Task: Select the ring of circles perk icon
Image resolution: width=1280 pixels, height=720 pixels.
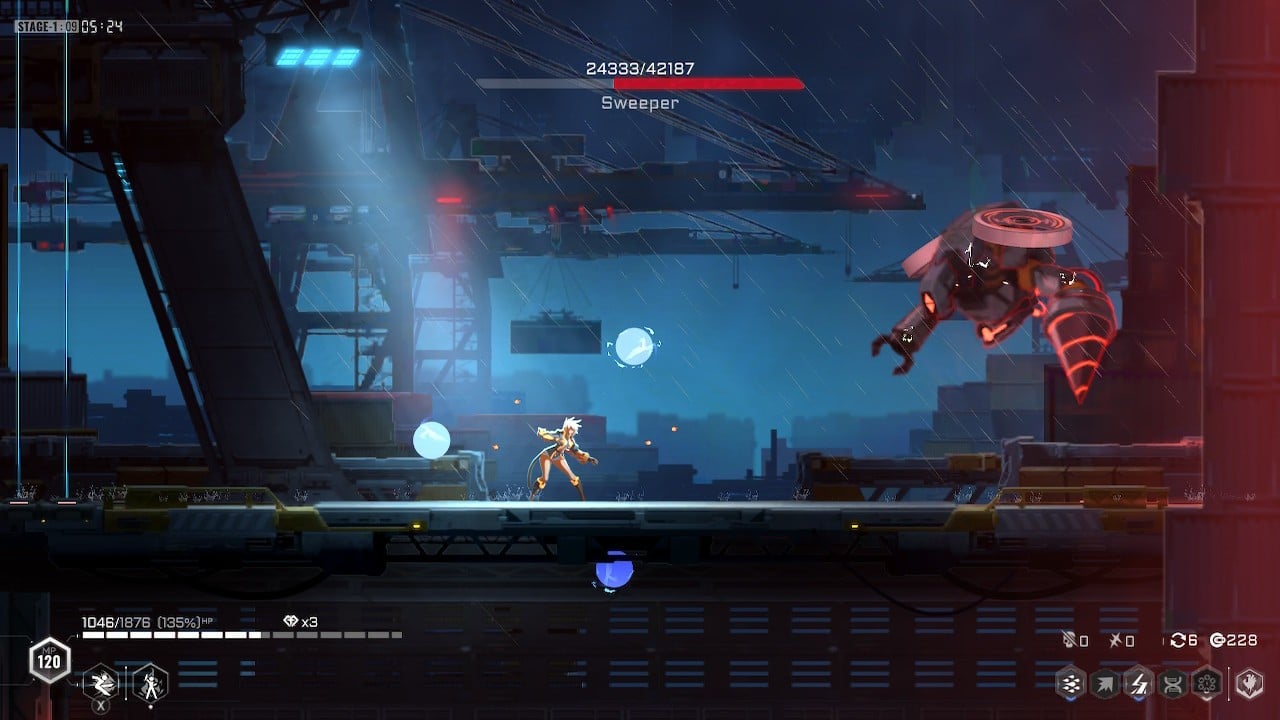Action: [x=1206, y=684]
